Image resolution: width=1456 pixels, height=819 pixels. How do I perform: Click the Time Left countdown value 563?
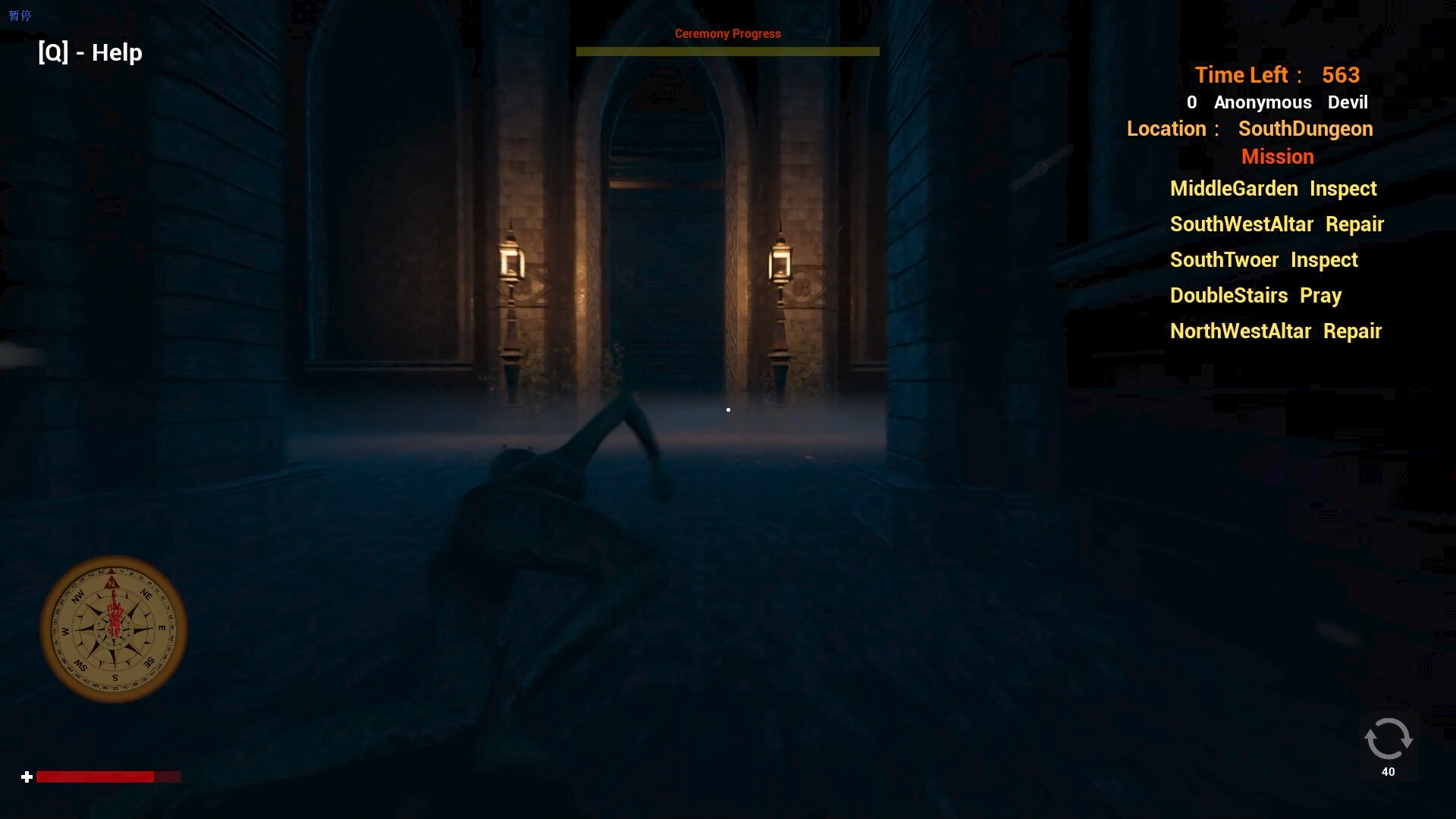click(1341, 75)
